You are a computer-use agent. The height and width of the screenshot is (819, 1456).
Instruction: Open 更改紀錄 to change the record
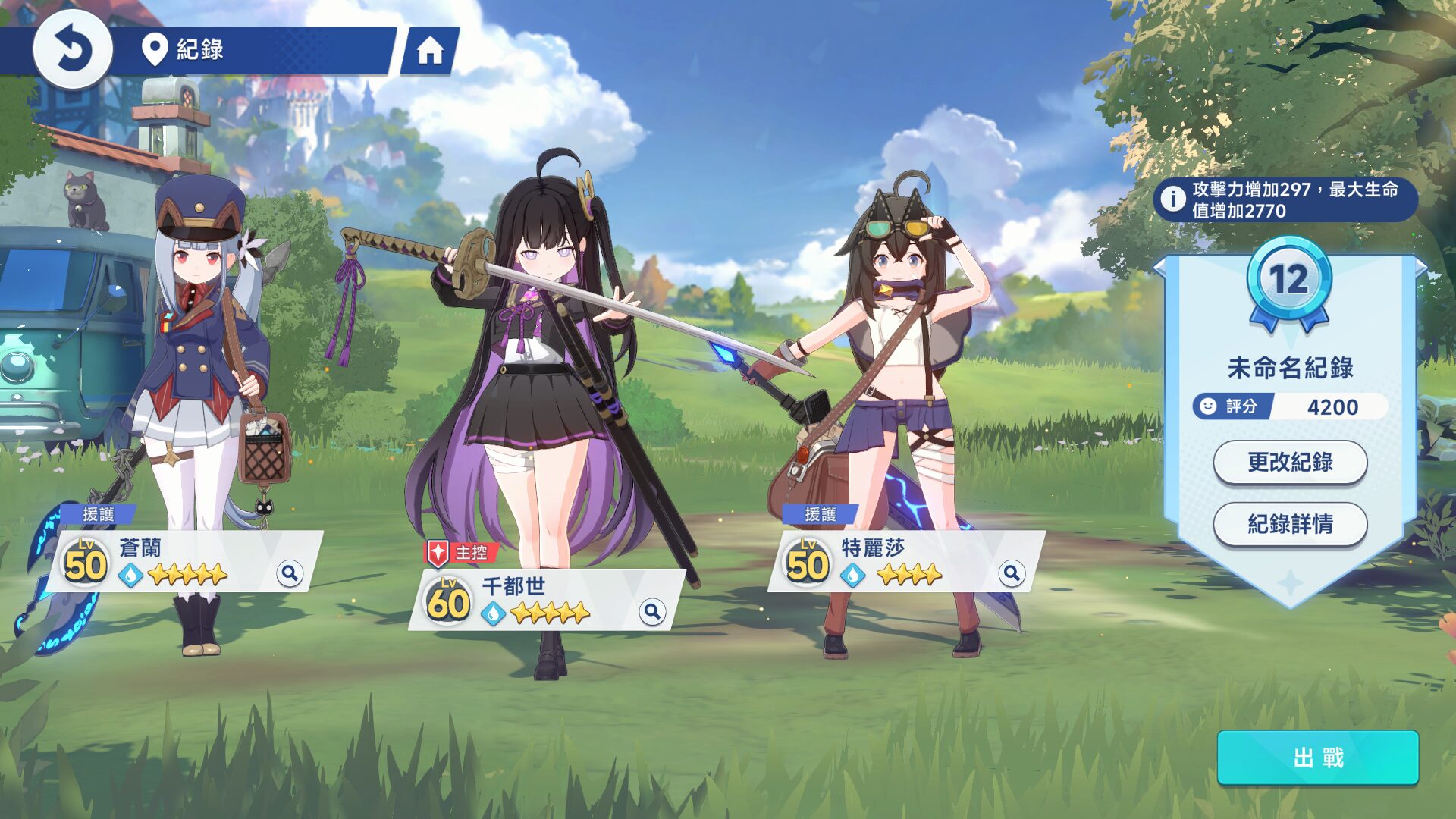pyautogui.click(x=1290, y=462)
